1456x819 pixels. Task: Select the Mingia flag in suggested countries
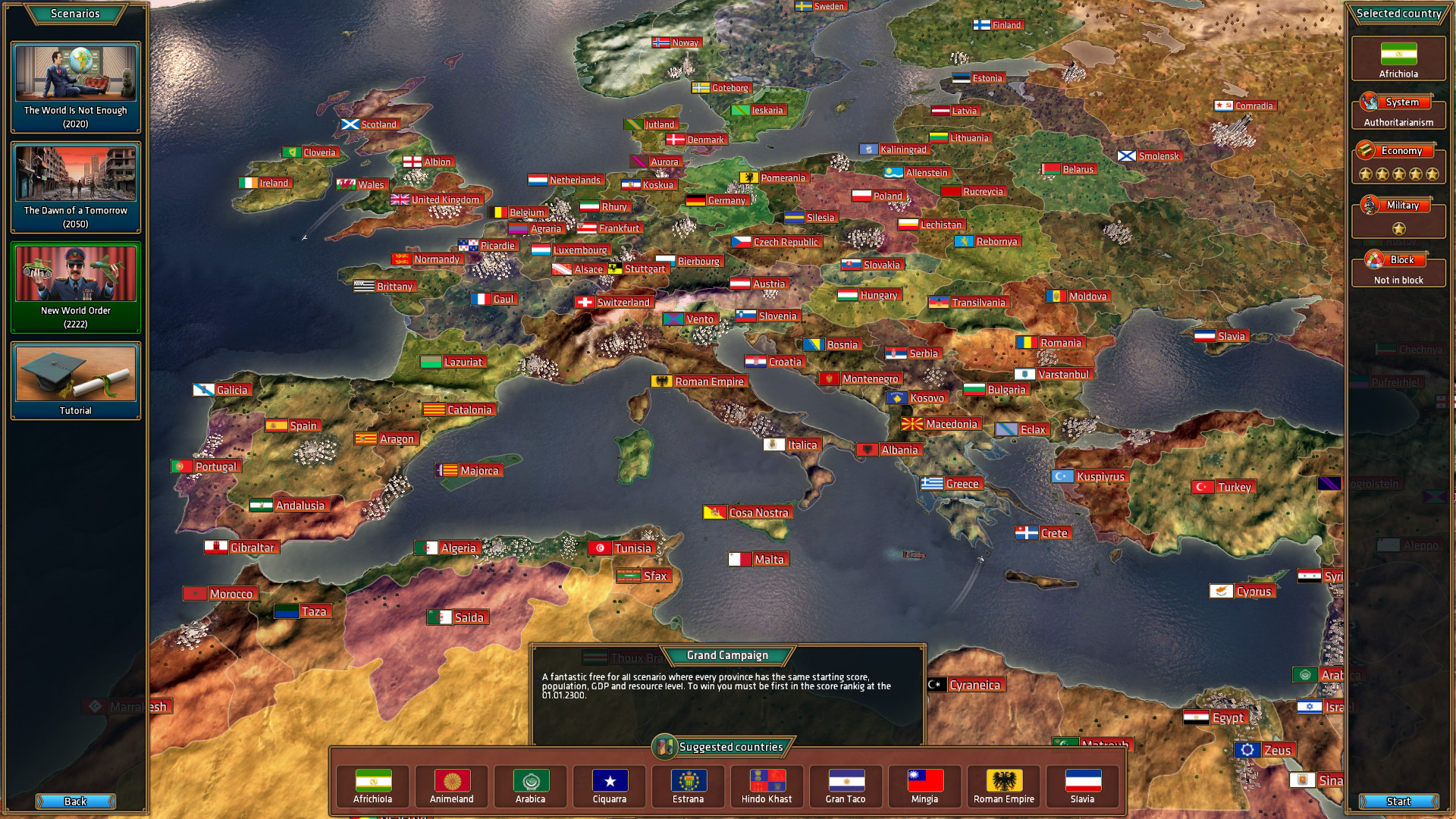point(924,782)
